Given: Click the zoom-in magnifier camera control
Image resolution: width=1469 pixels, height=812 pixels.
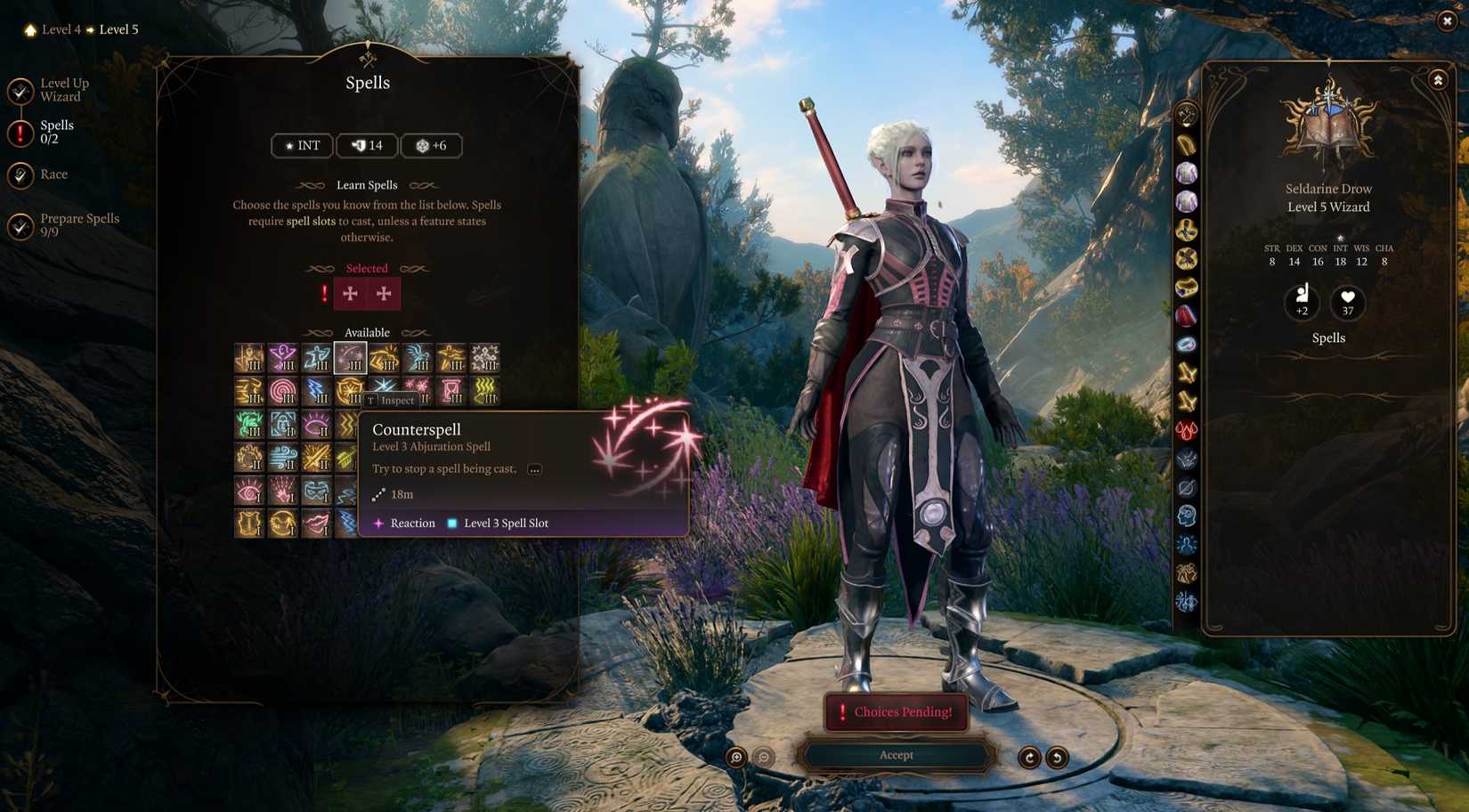Looking at the screenshot, I should [x=736, y=756].
